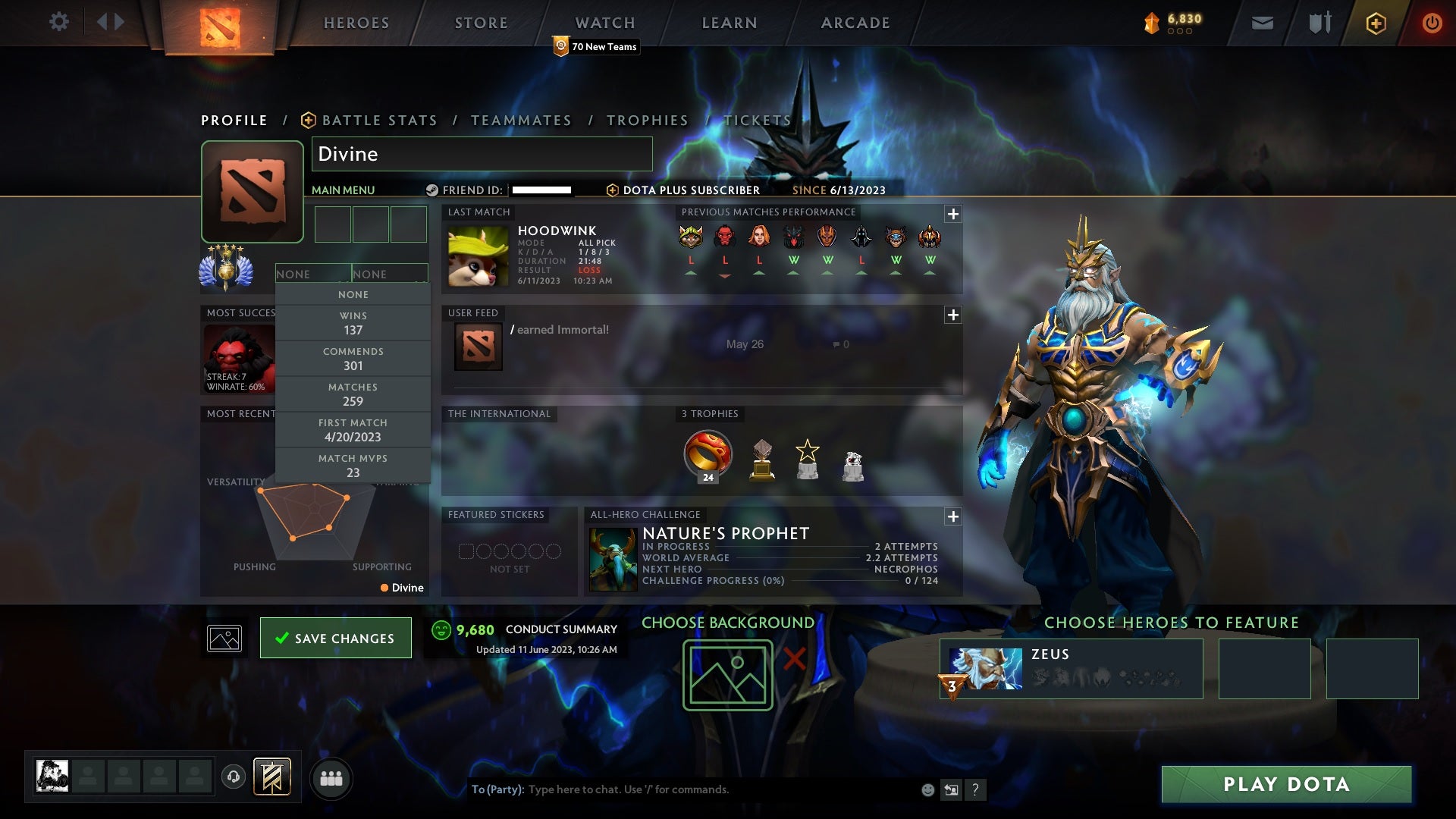Expand Previous Matches Performance with the plus button
The width and height of the screenshot is (1456, 819).
point(952,215)
